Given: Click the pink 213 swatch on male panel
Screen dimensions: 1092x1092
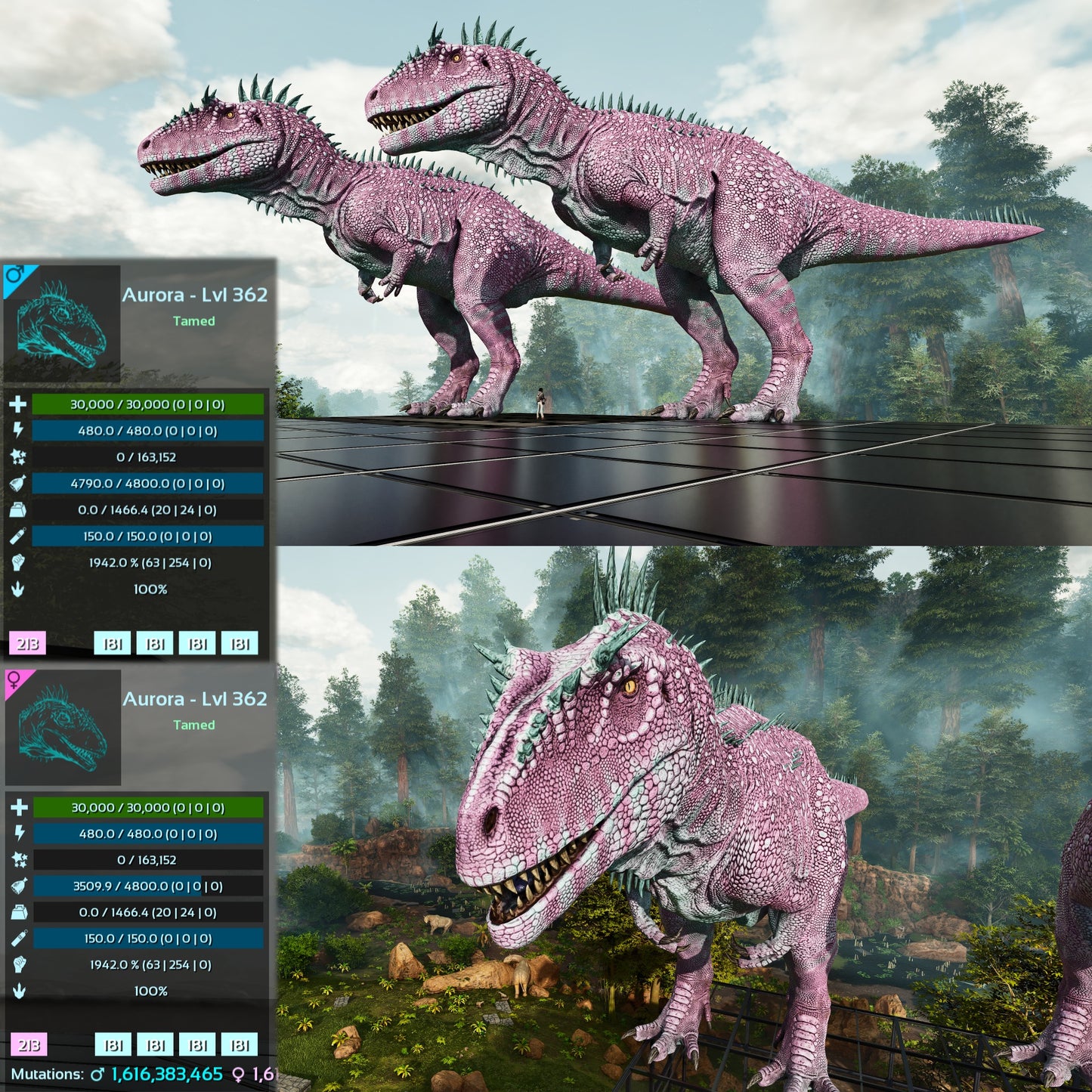Looking at the screenshot, I should (x=28, y=644).
